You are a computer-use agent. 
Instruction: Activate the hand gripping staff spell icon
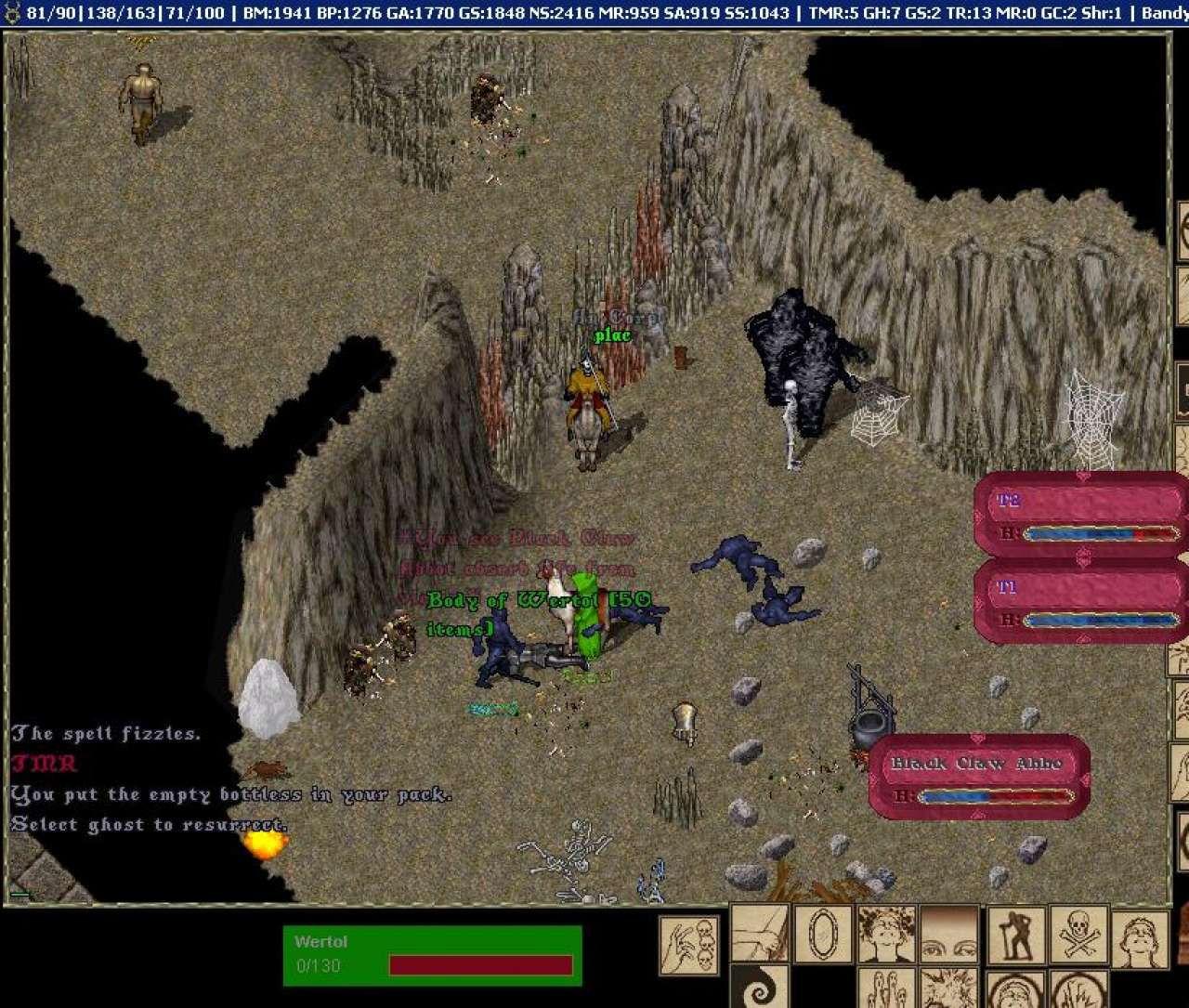click(x=760, y=934)
